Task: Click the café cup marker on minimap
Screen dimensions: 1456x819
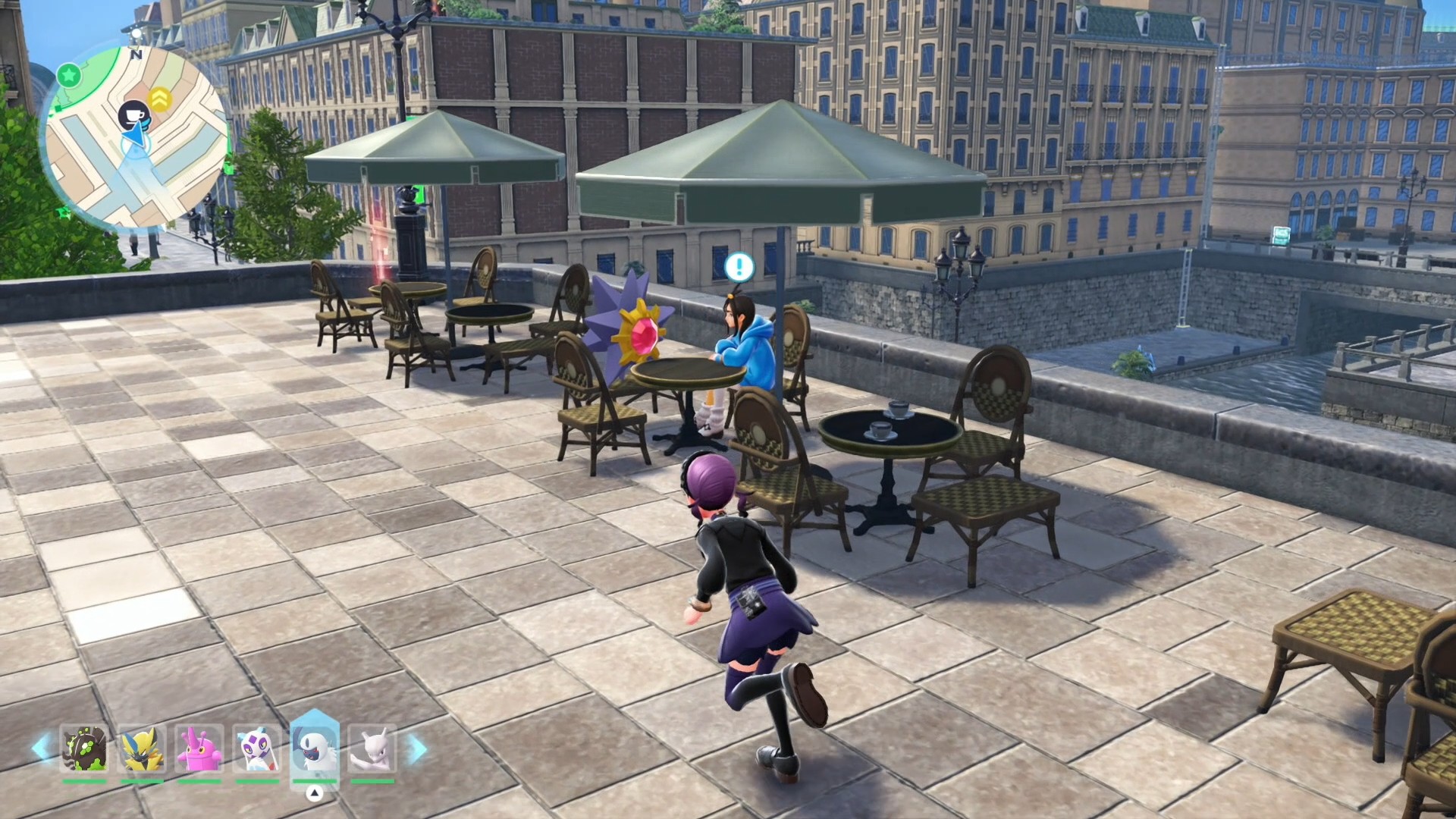Action: point(134,115)
